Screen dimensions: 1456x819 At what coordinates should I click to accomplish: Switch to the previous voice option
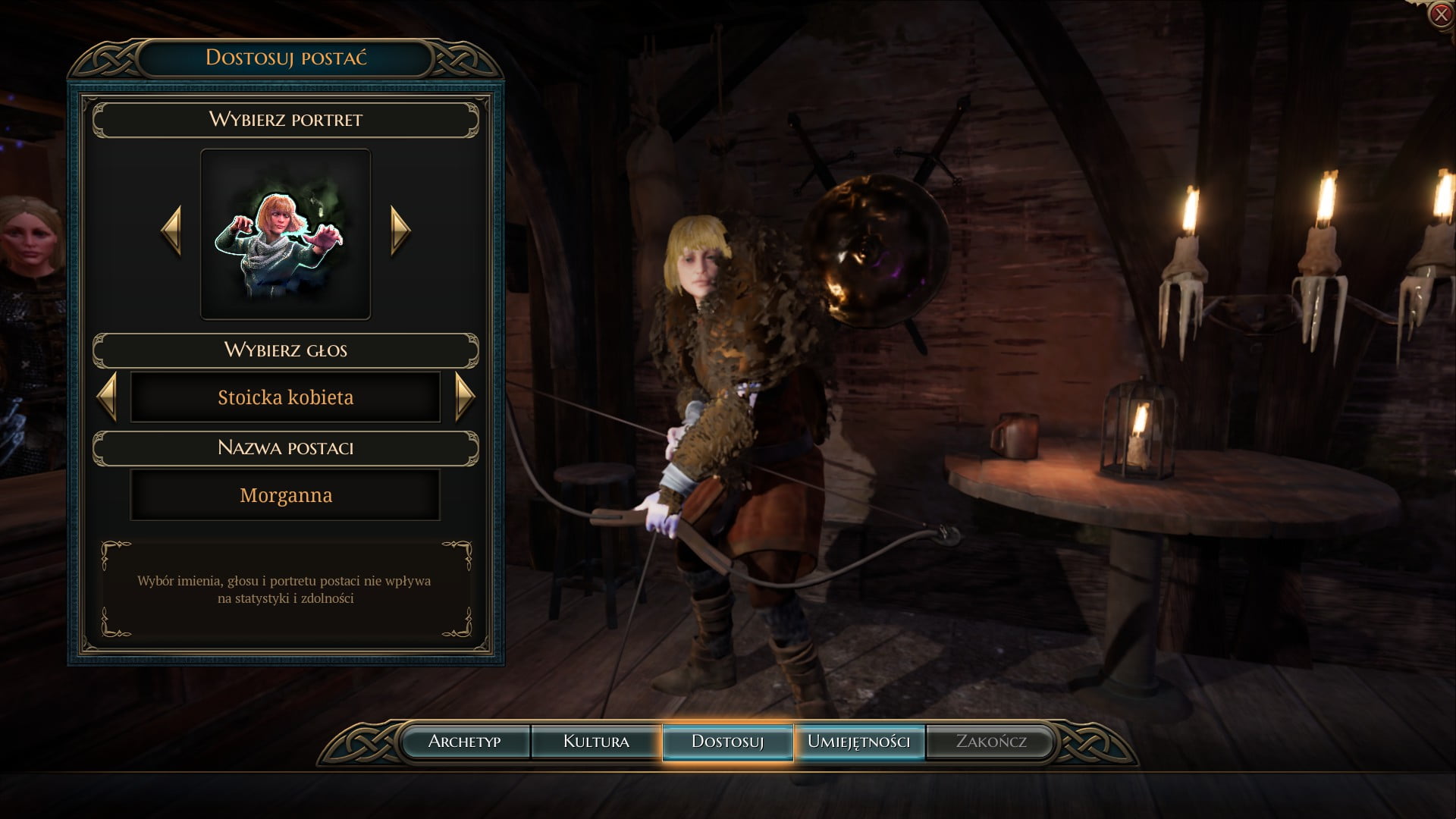coord(108,397)
